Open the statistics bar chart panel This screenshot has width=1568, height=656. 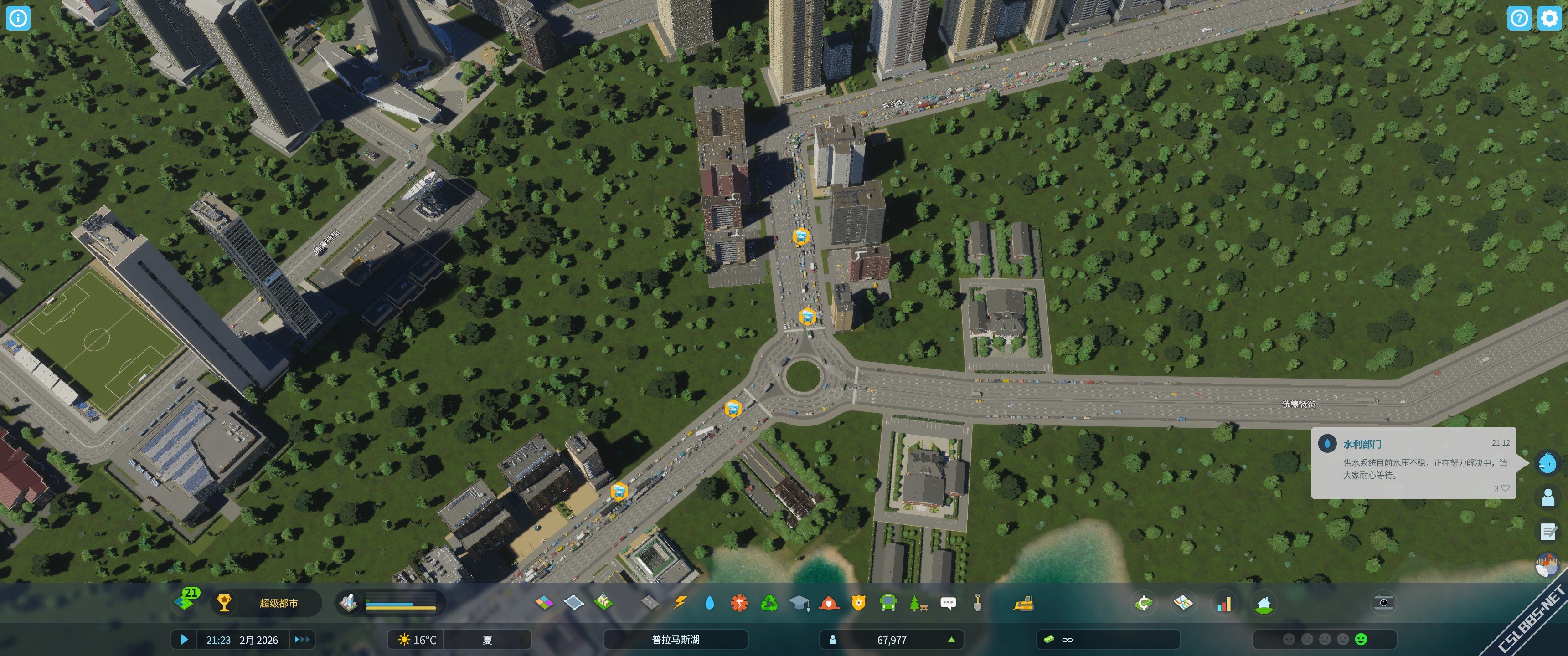pyautogui.click(x=1223, y=603)
